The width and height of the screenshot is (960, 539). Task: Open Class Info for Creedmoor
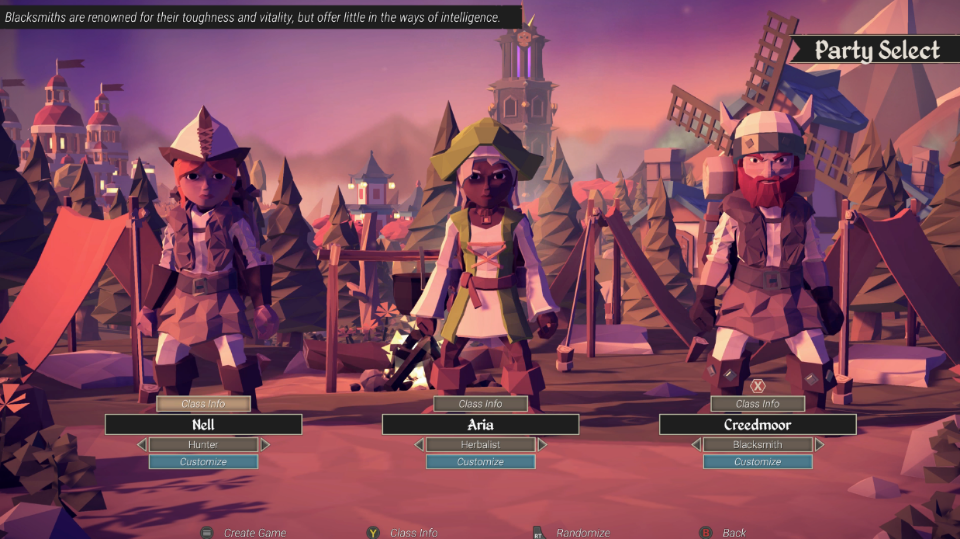coord(757,404)
